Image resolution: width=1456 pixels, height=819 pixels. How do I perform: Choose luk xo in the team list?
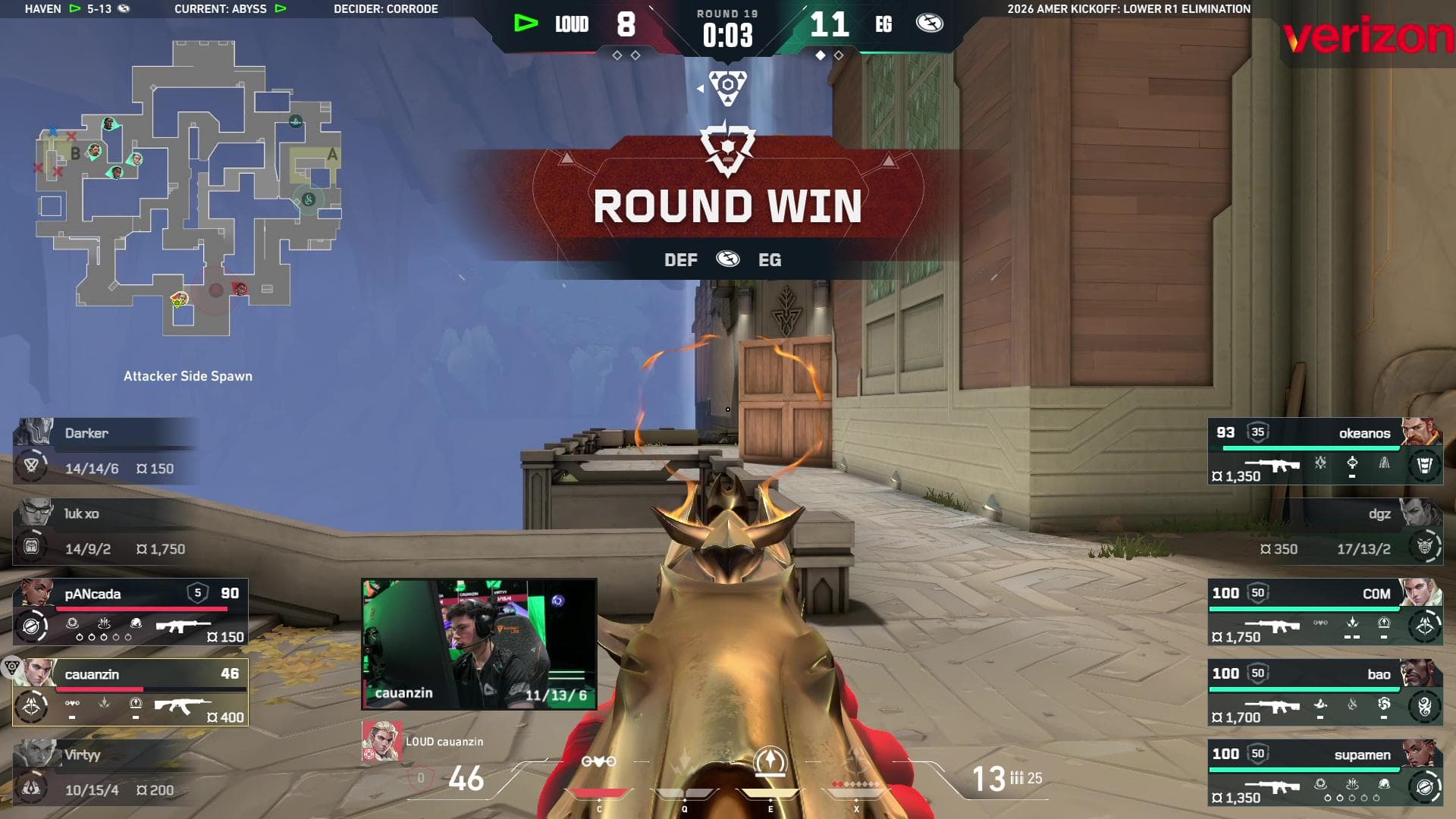click(x=106, y=531)
